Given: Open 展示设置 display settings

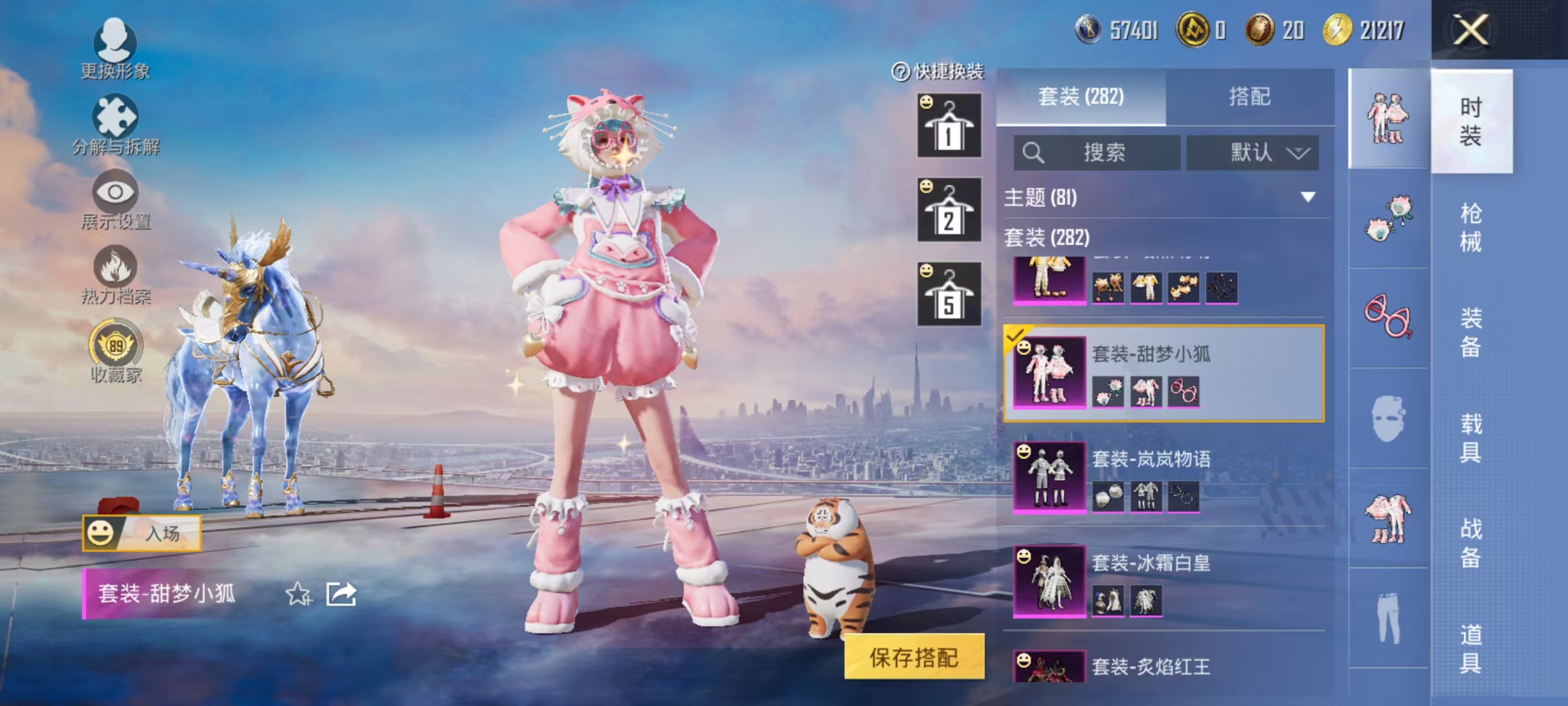Looking at the screenshot, I should [x=115, y=200].
